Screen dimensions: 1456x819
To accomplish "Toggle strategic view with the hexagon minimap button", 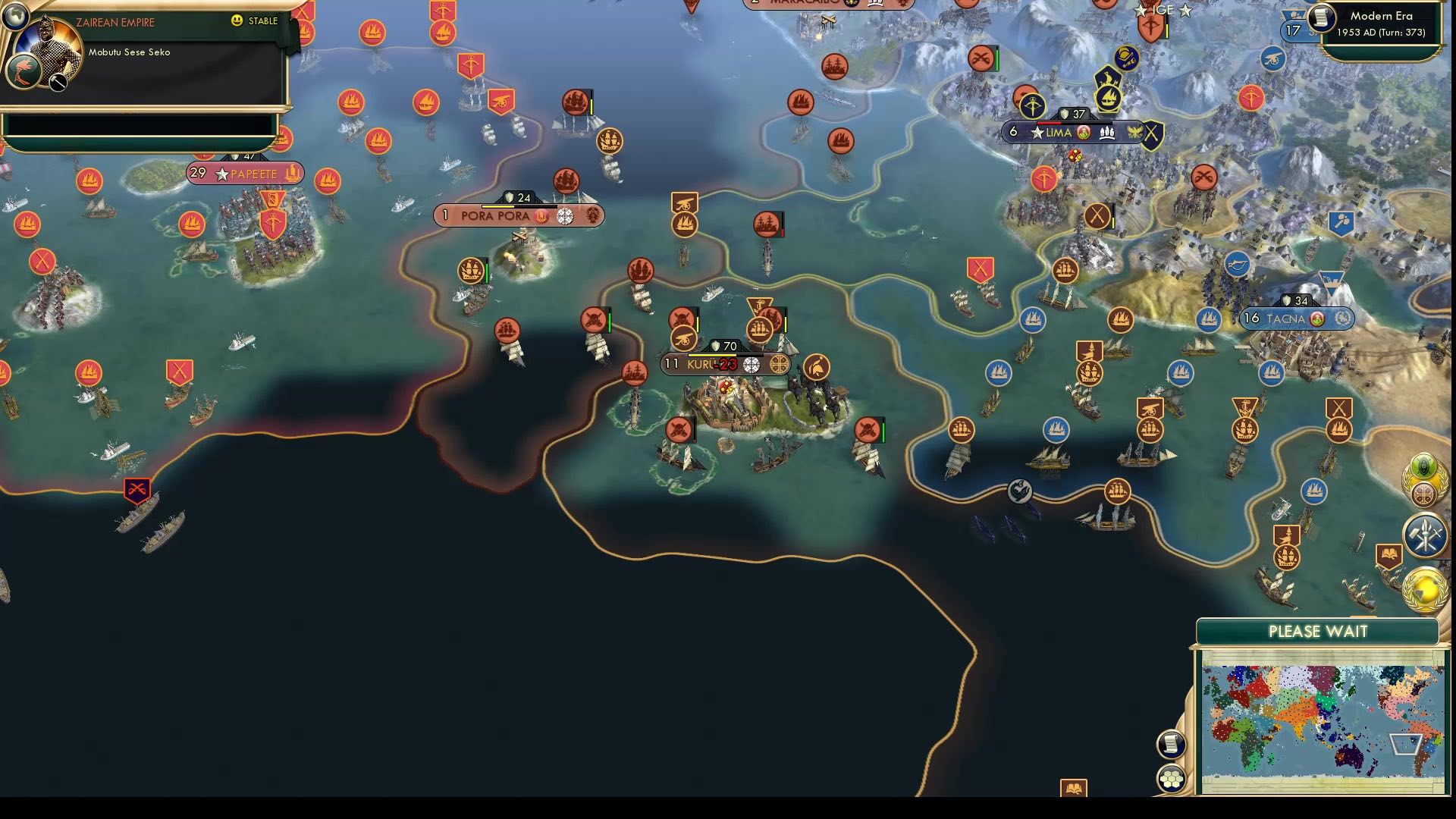I will point(1172,777).
